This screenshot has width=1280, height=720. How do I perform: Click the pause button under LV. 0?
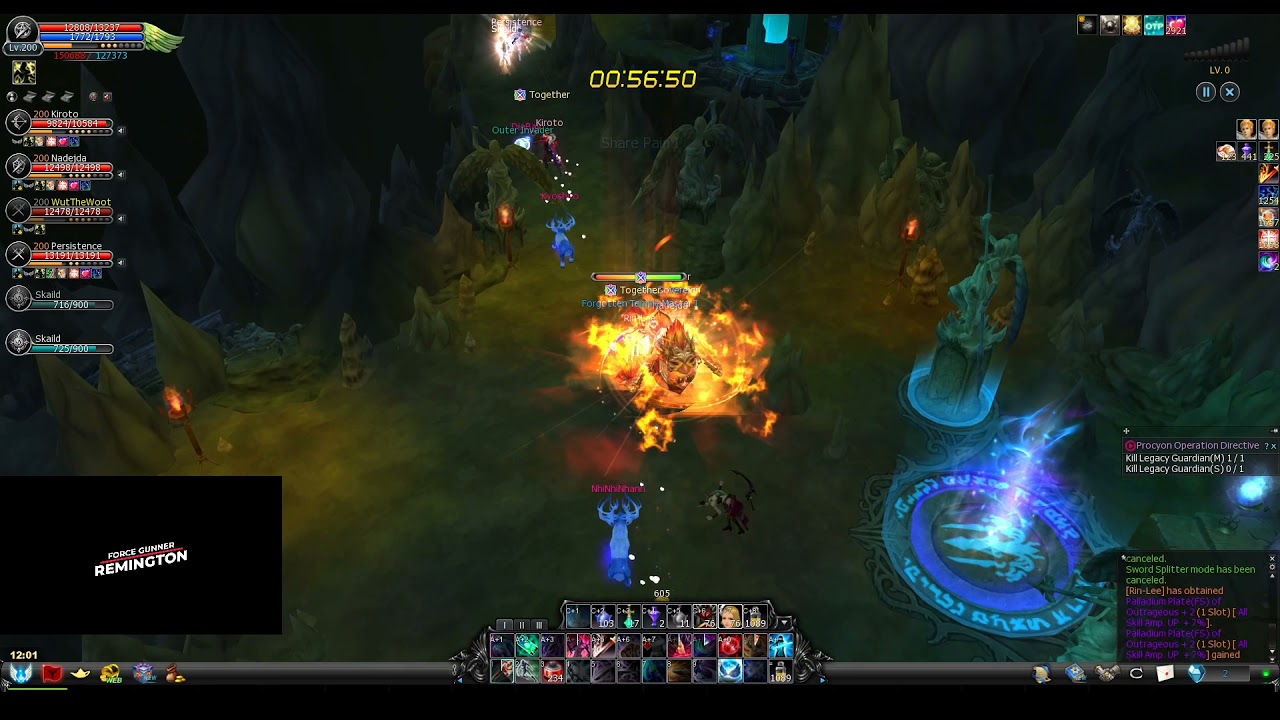(x=1206, y=92)
